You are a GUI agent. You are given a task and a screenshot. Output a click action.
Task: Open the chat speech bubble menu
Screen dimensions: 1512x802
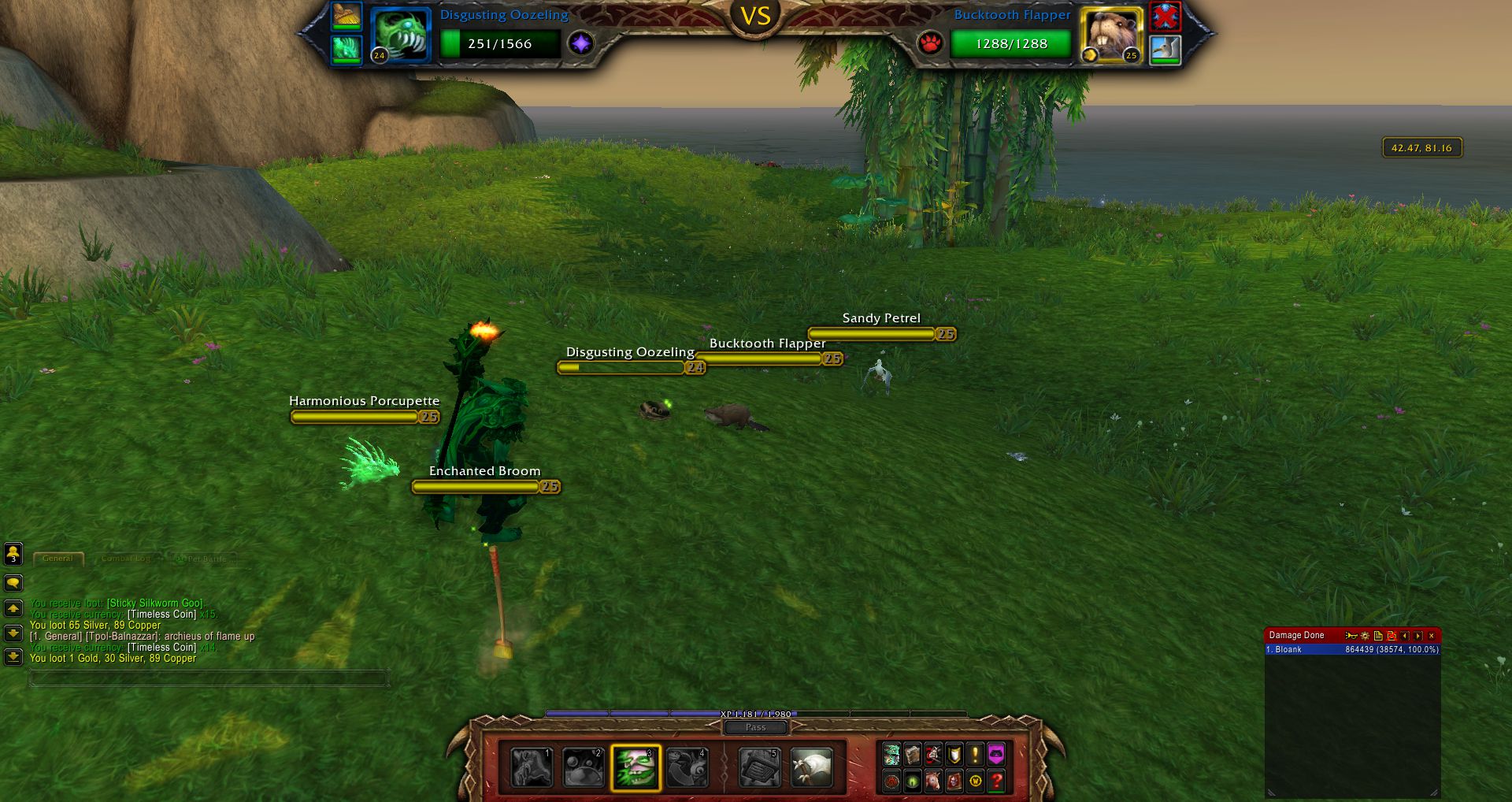point(13,583)
